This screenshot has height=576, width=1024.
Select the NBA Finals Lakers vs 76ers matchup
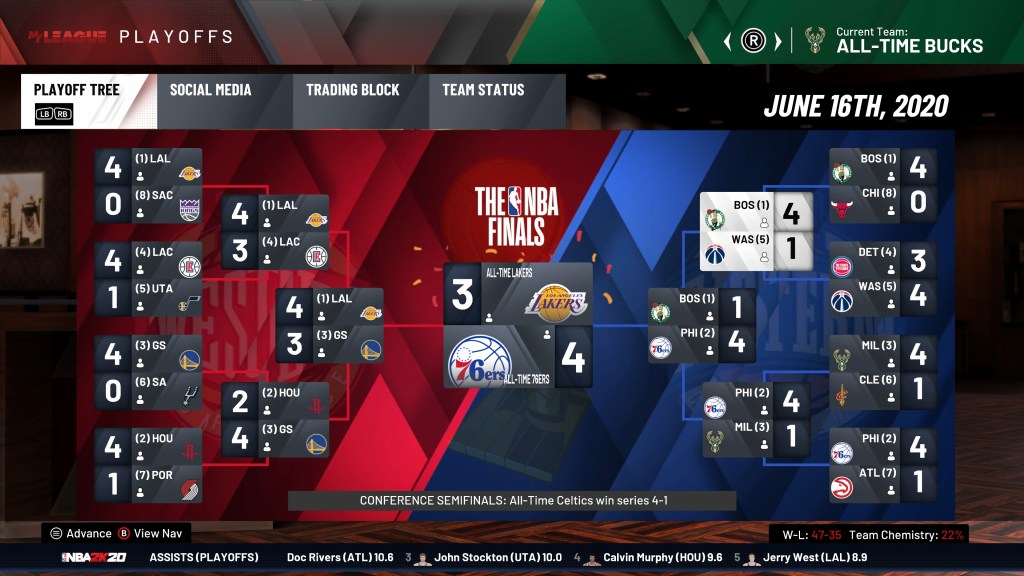point(518,325)
